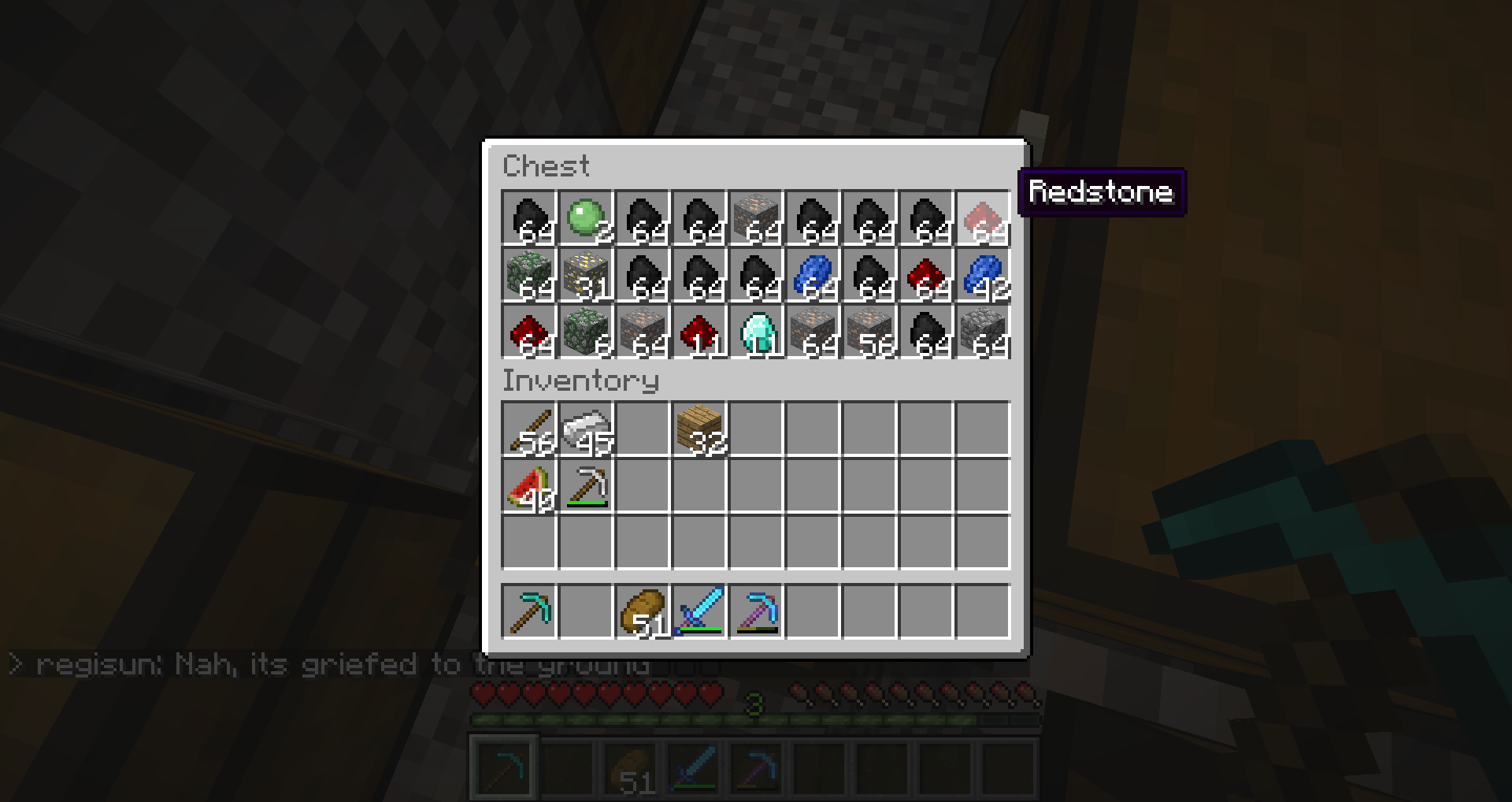Grab the wooden planks stack of 32
The height and width of the screenshot is (802, 1512).
tap(699, 429)
